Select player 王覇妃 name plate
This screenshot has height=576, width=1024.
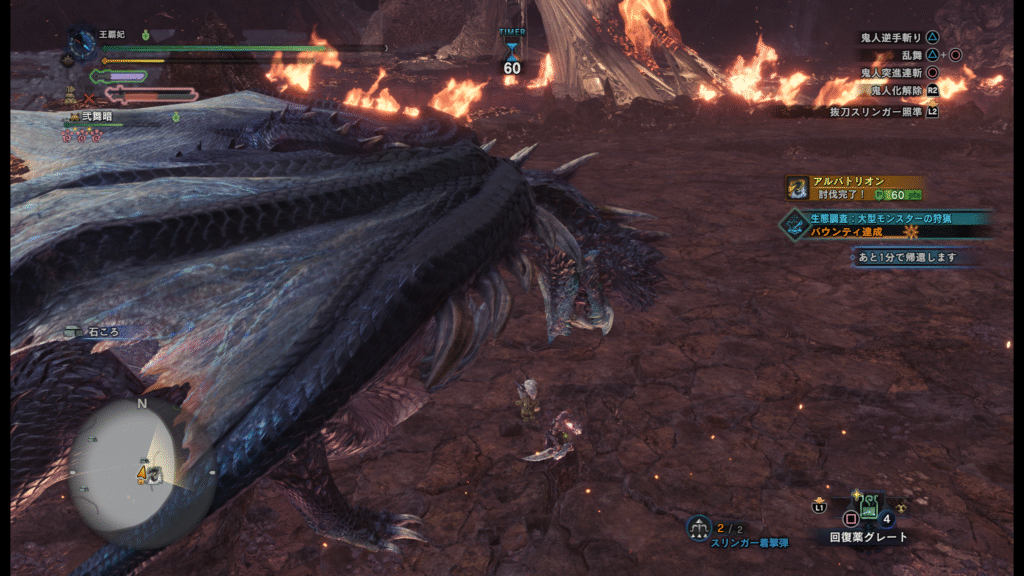pos(110,35)
